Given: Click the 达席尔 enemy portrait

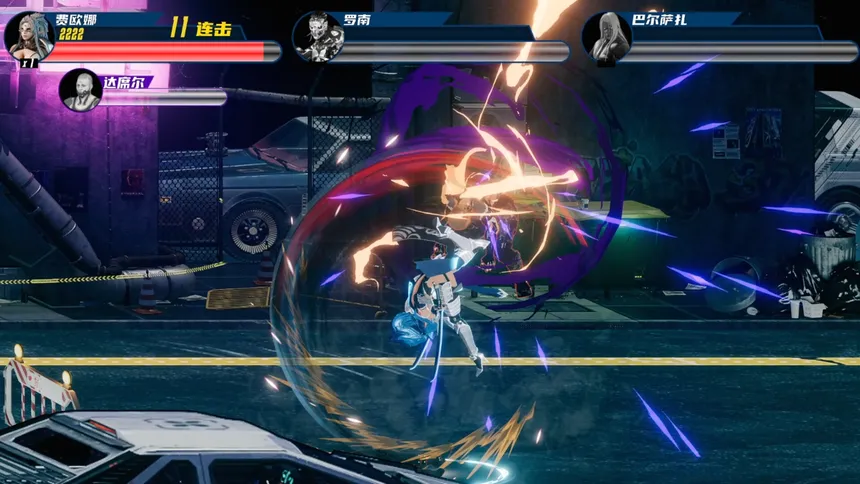Looking at the screenshot, I should [81, 89].
